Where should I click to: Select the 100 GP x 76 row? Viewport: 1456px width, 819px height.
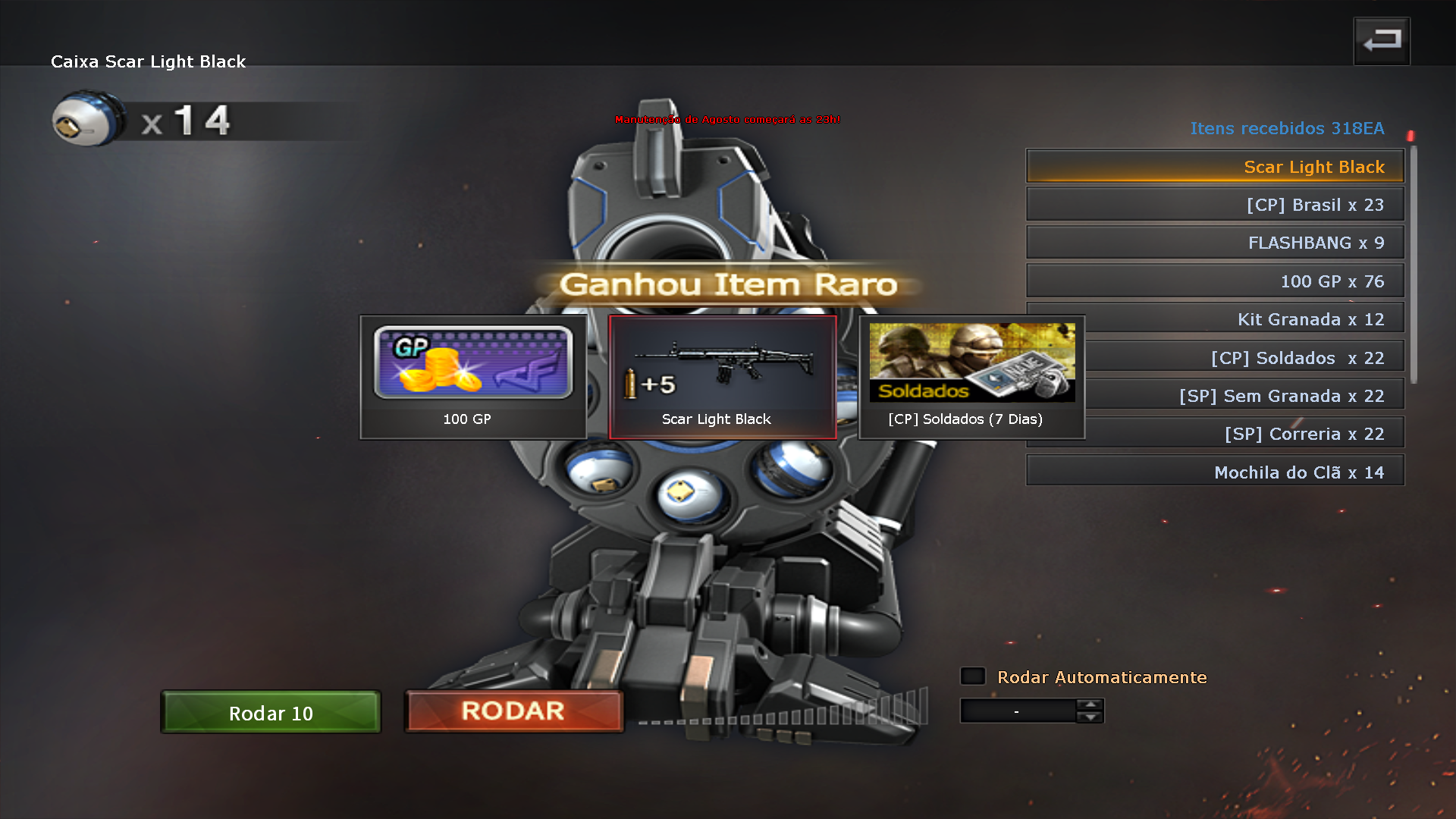pyautogui.click(x=1214, y=281)
